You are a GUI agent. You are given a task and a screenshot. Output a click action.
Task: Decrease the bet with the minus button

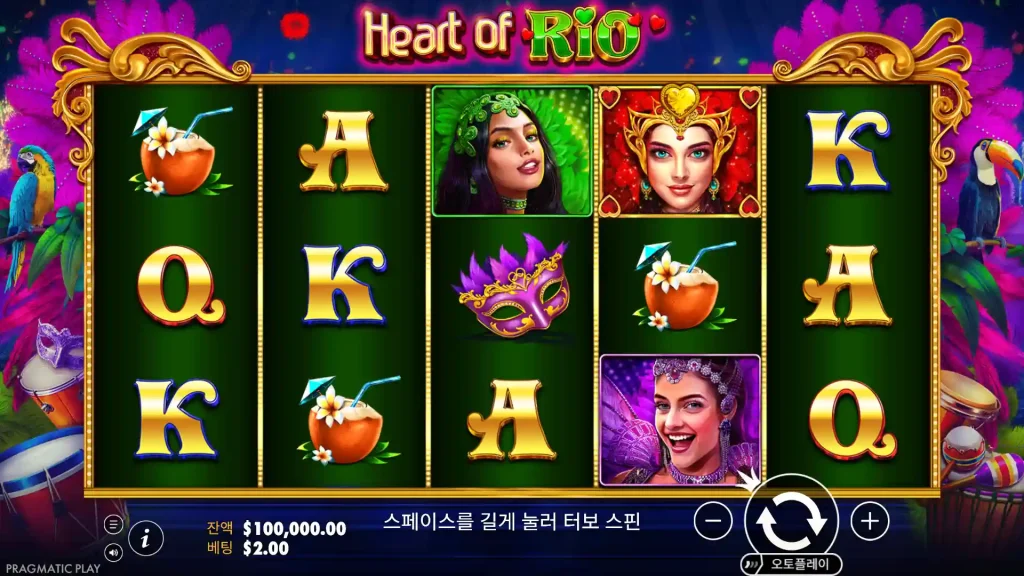click(713, 520)
